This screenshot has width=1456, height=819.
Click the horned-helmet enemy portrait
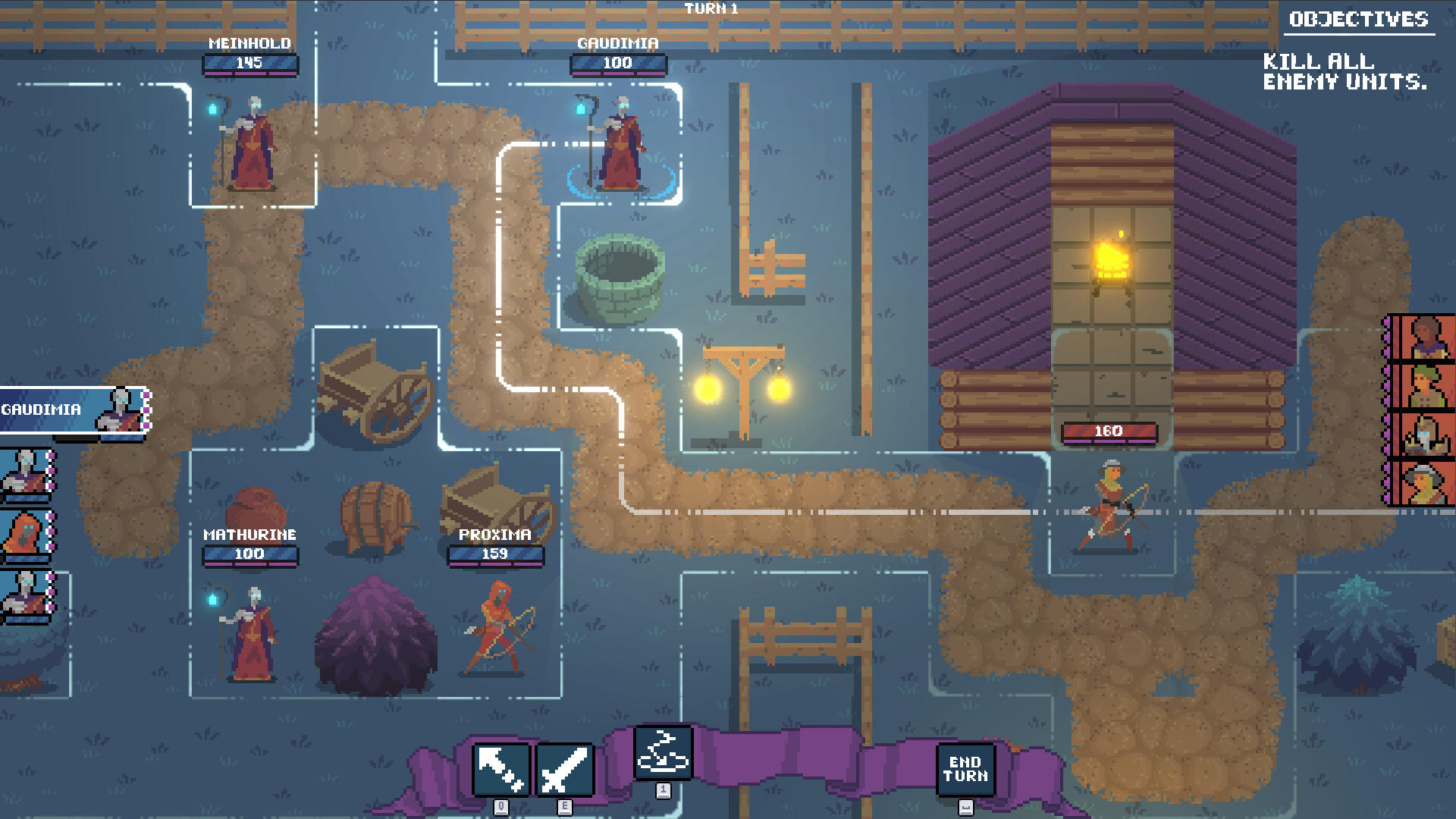tap(1424, 435)
